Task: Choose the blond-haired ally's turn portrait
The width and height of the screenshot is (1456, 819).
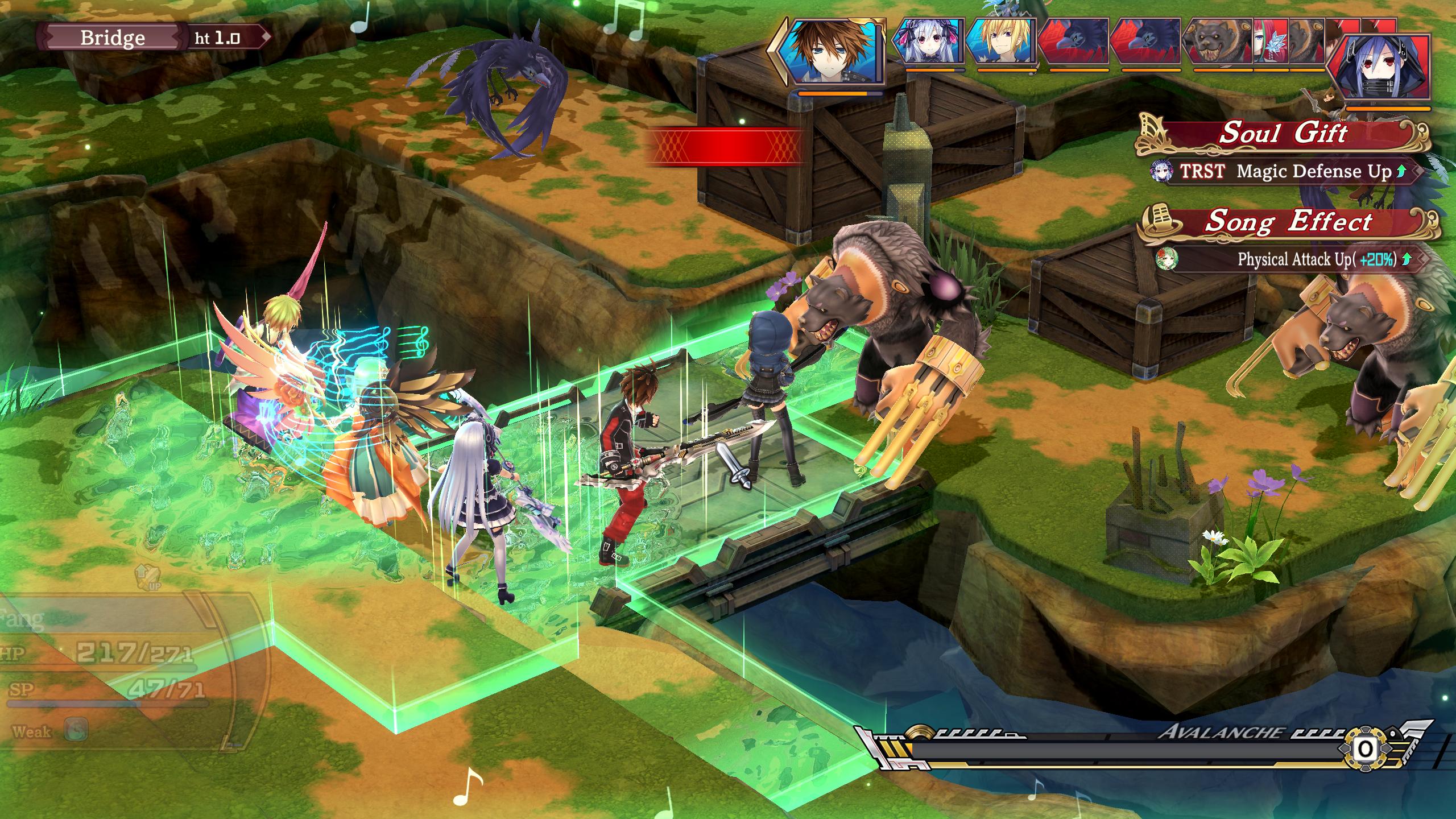Action: click(1001, 42)
